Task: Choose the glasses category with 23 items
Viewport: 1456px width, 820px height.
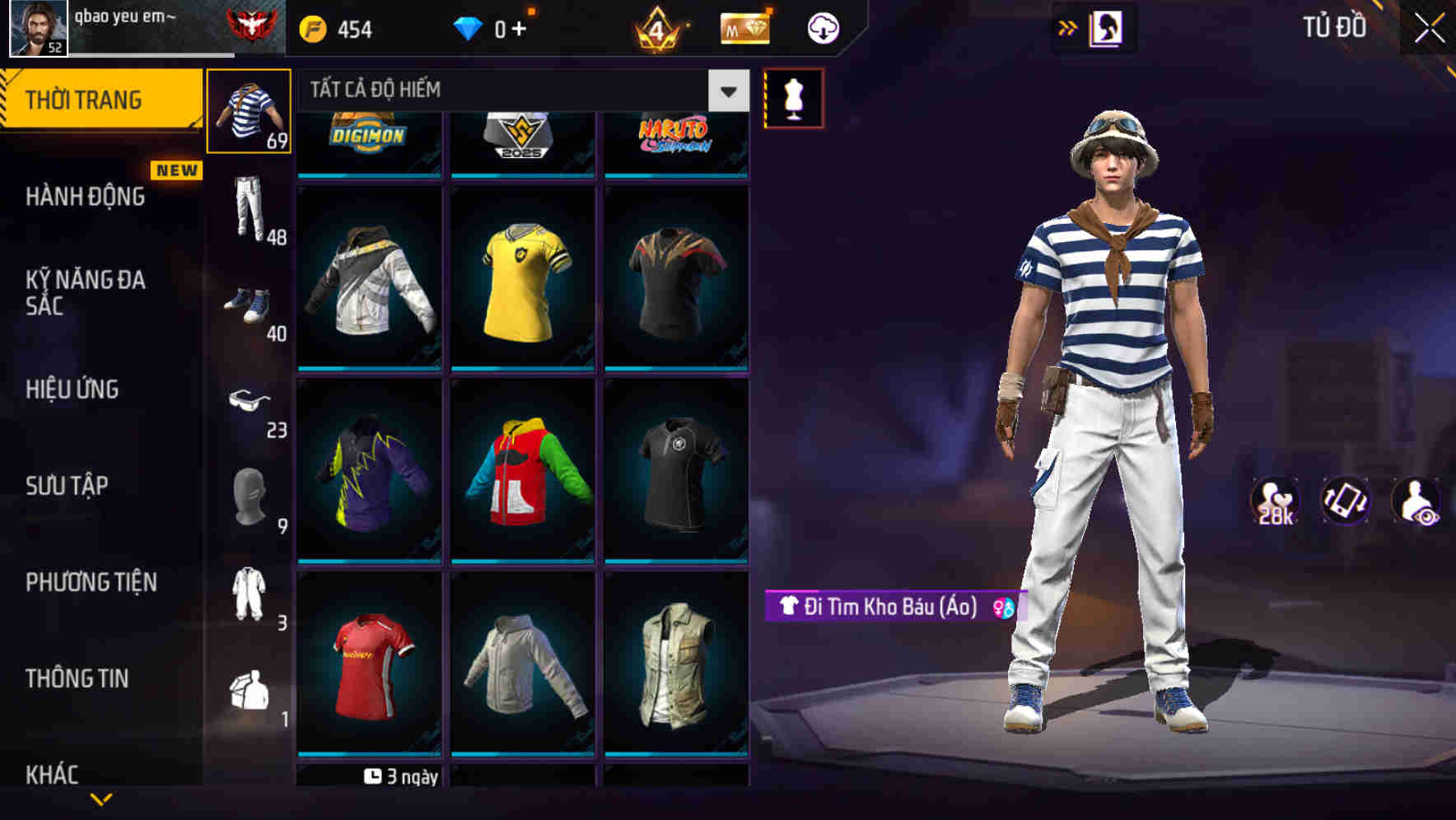Action: [x=248, y=401]
